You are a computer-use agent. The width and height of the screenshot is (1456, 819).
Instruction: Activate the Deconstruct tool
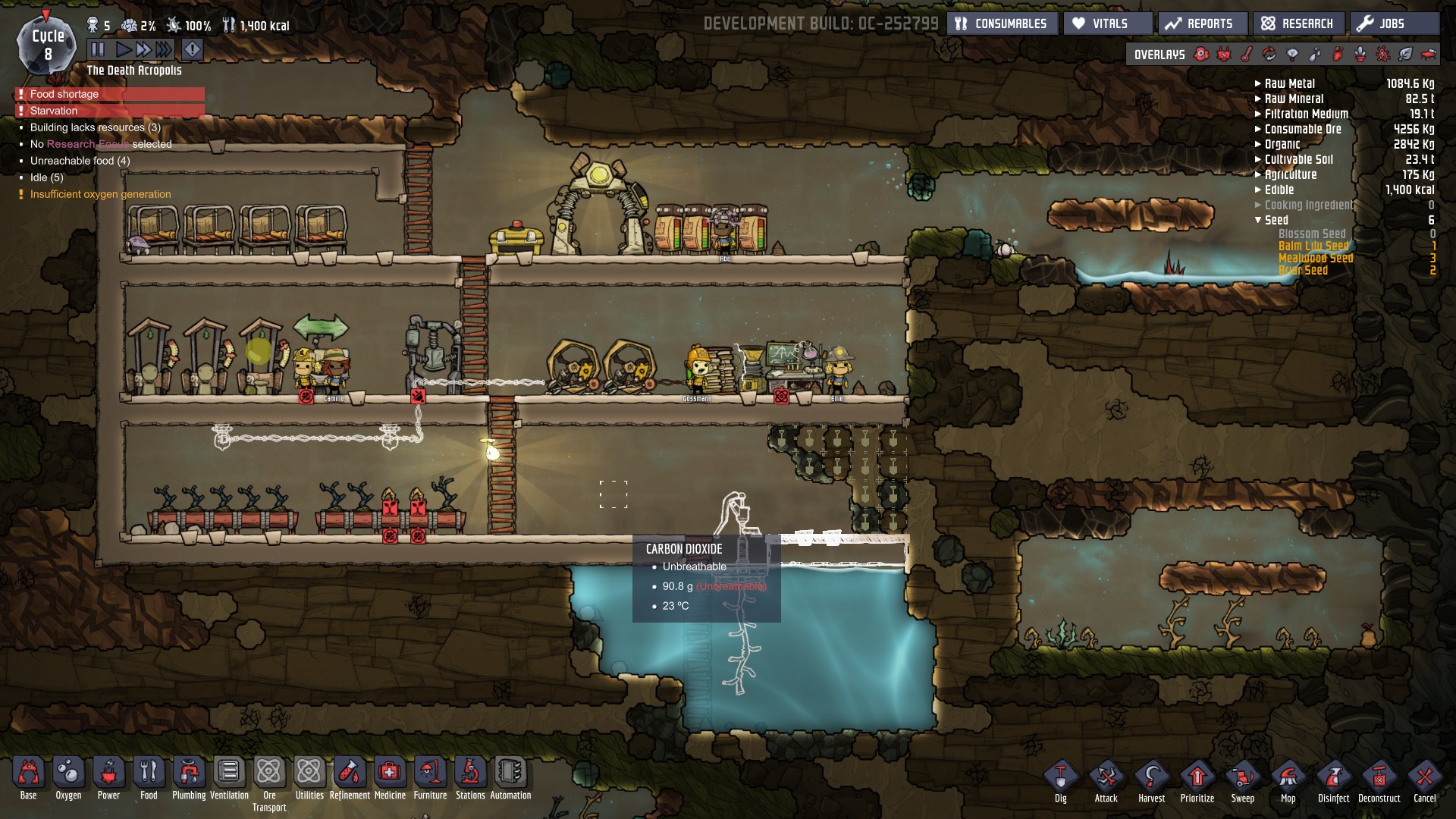pos(1379,778)
